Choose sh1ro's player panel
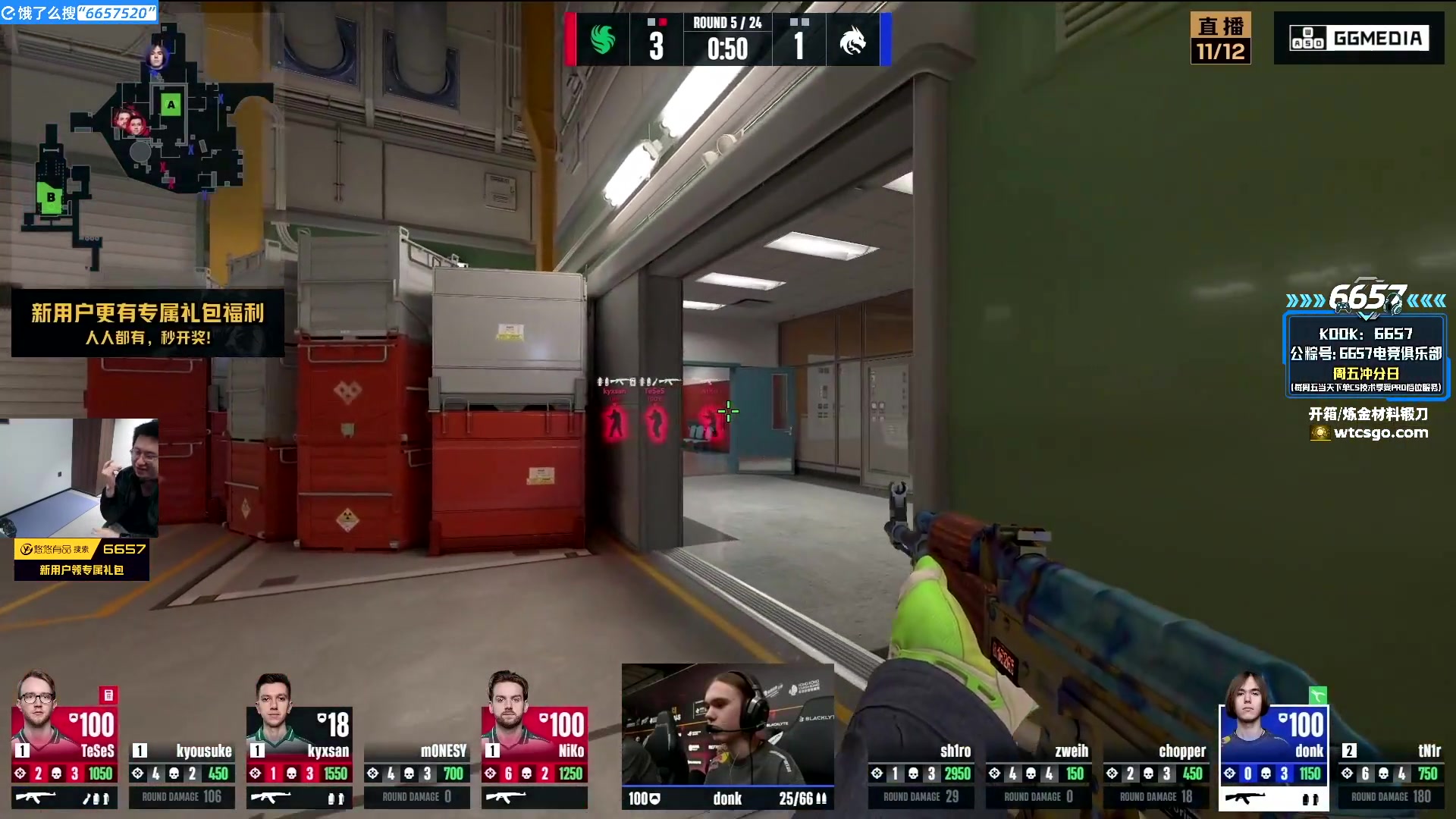 coord(921,773)
